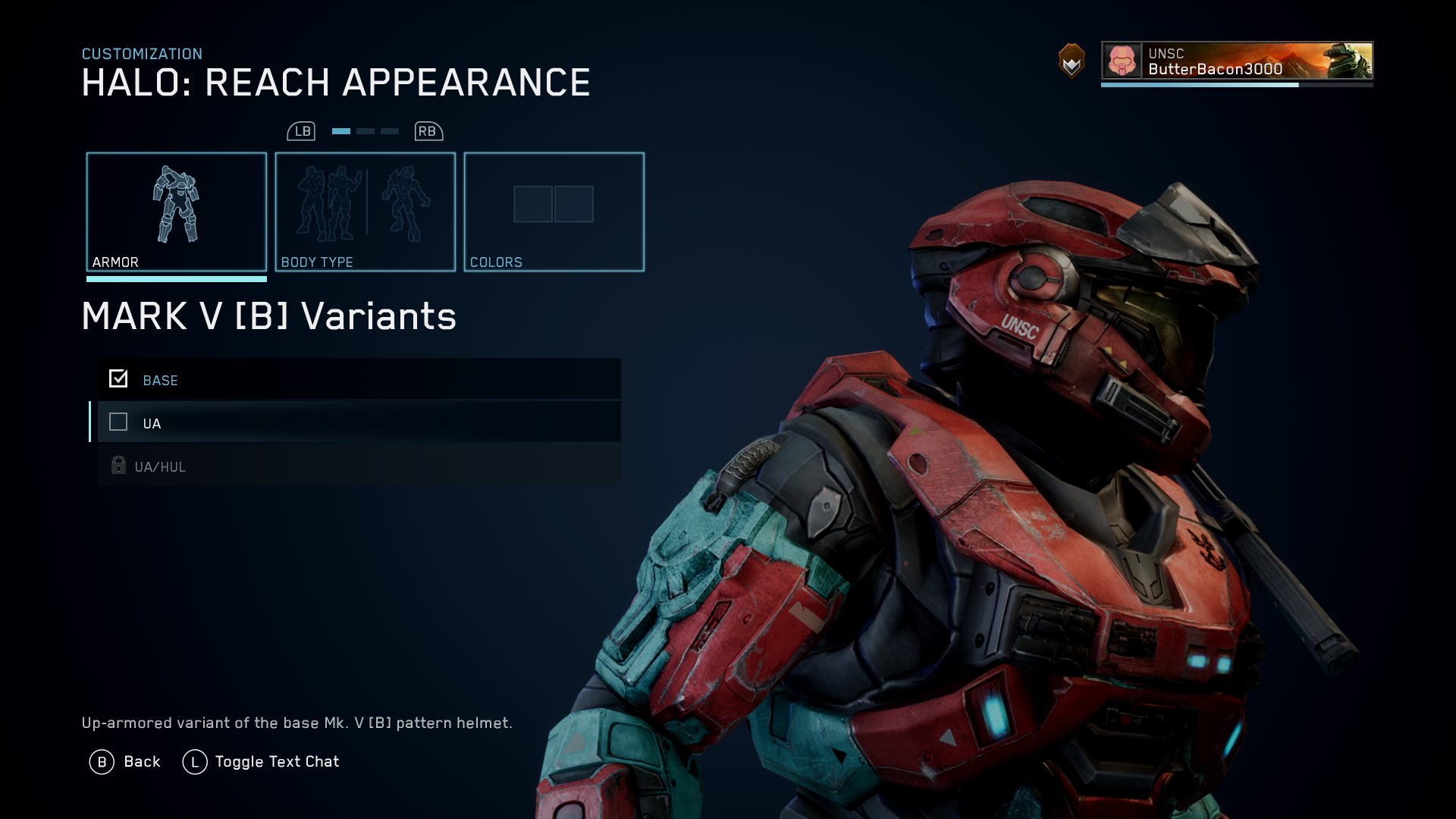
Task: Check the UA helmet variant checkbox
Action: pos(118,422)
